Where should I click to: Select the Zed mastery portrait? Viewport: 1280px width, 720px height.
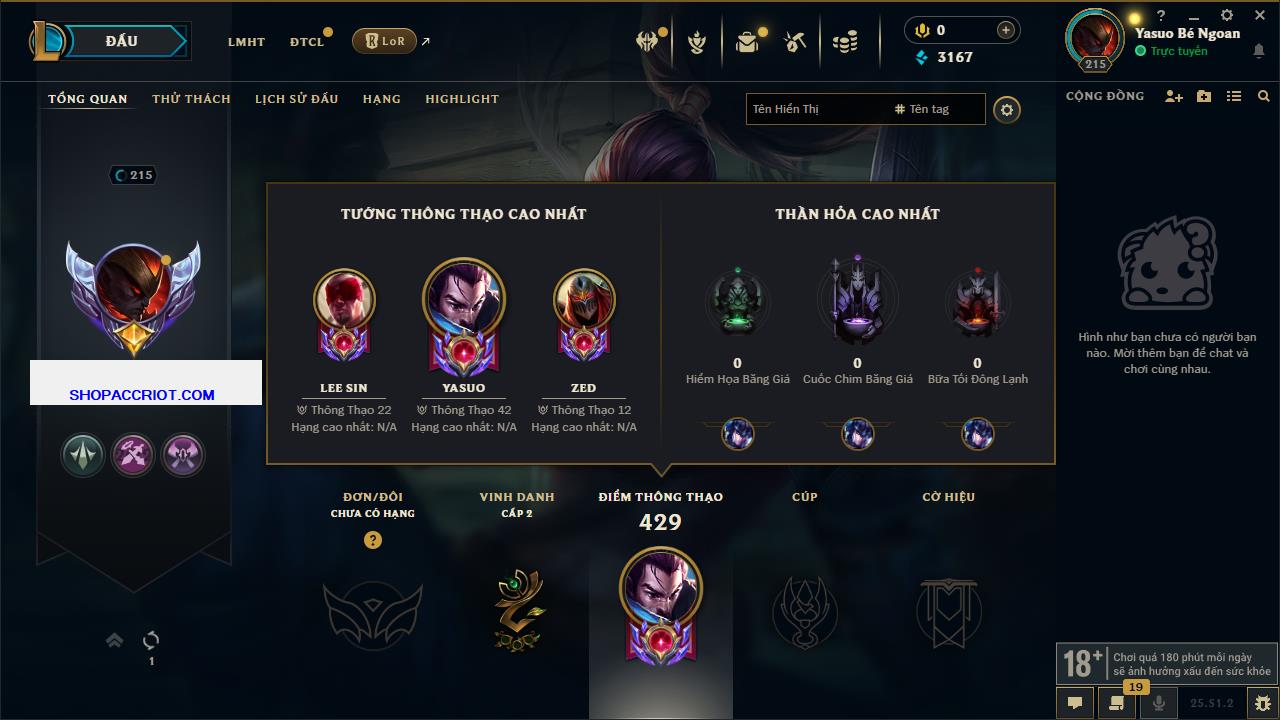(583, 299)
